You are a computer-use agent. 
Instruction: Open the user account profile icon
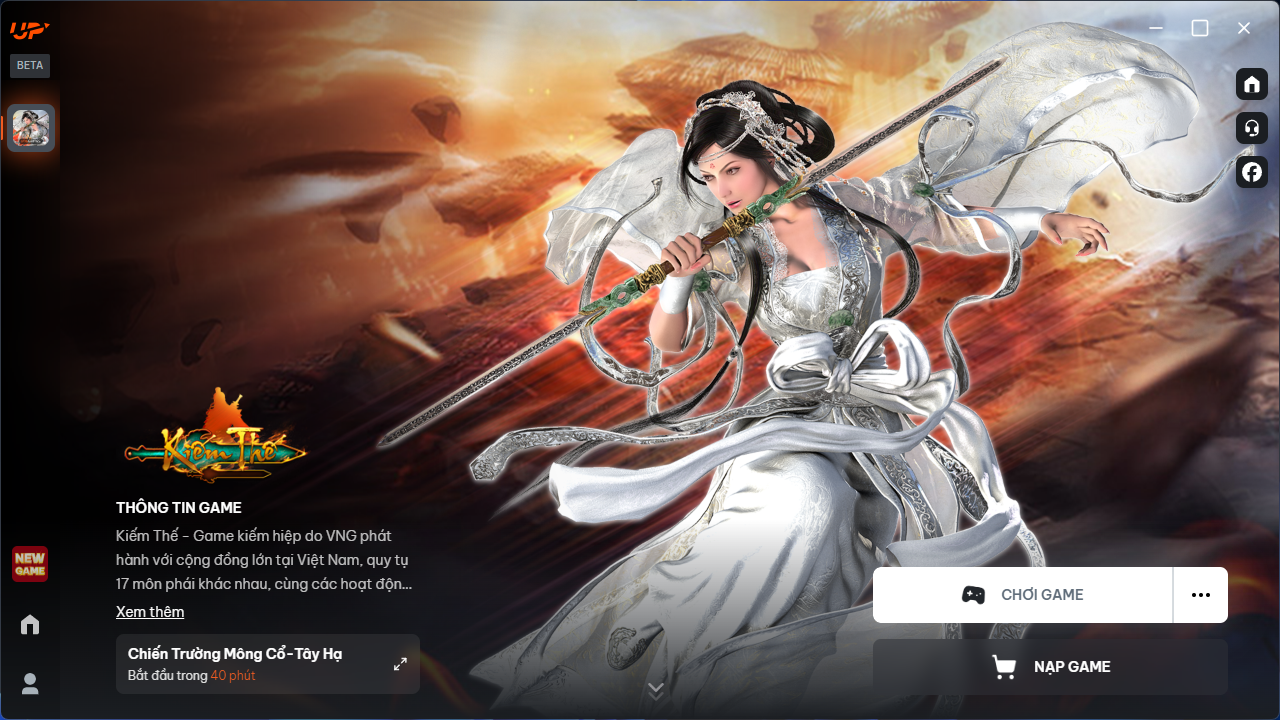[x=30, y=684]
